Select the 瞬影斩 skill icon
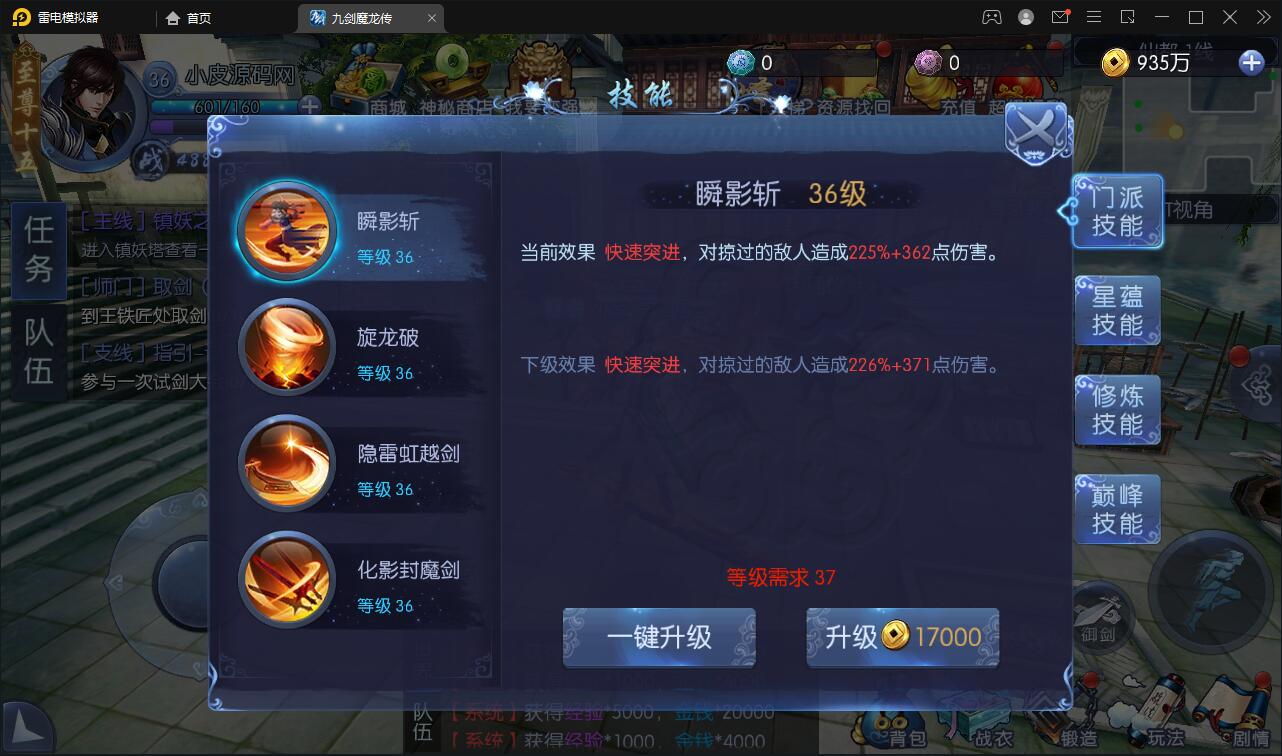1282x756 pixels. pyautogui.click(x=288, y=230)
